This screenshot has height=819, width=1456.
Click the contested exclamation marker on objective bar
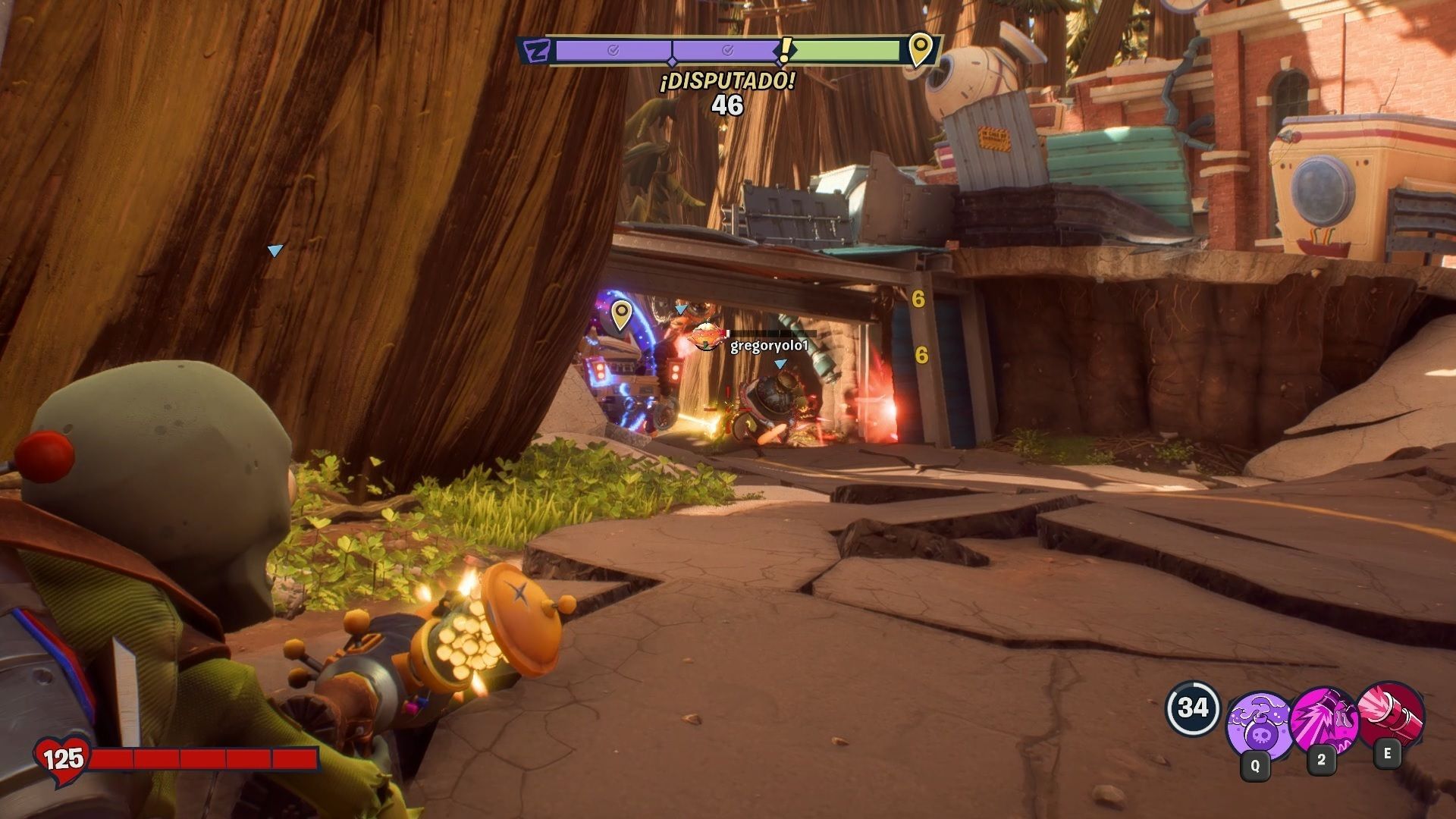pos(785,50)
